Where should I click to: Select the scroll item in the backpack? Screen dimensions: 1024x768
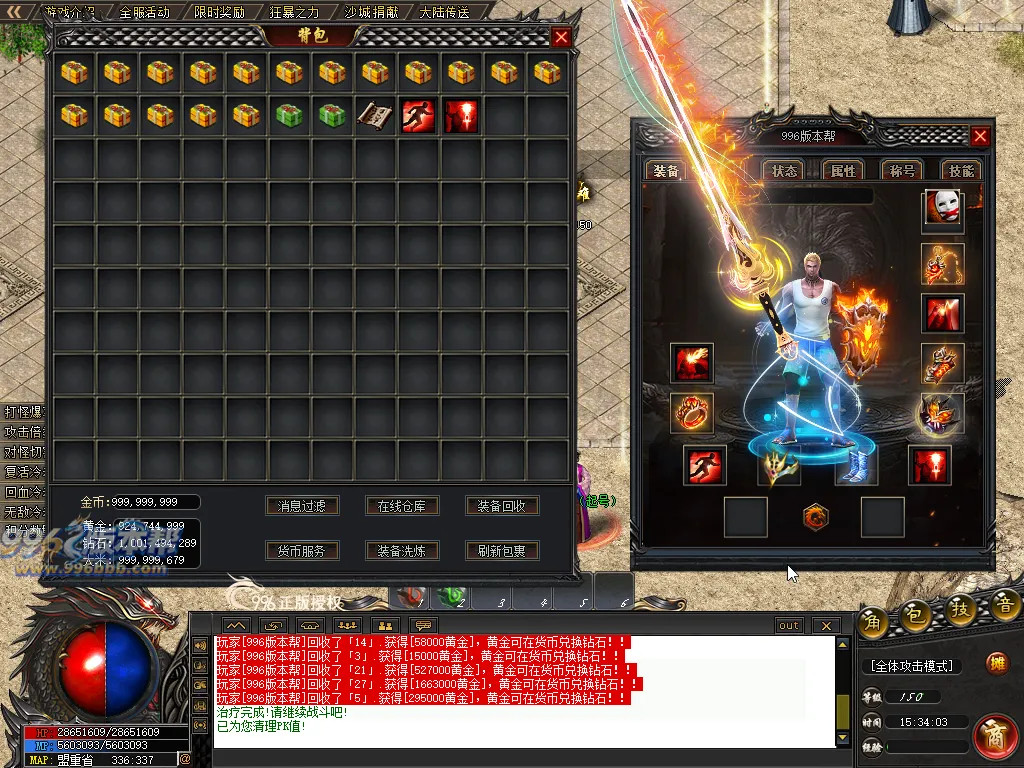point(375,115)
